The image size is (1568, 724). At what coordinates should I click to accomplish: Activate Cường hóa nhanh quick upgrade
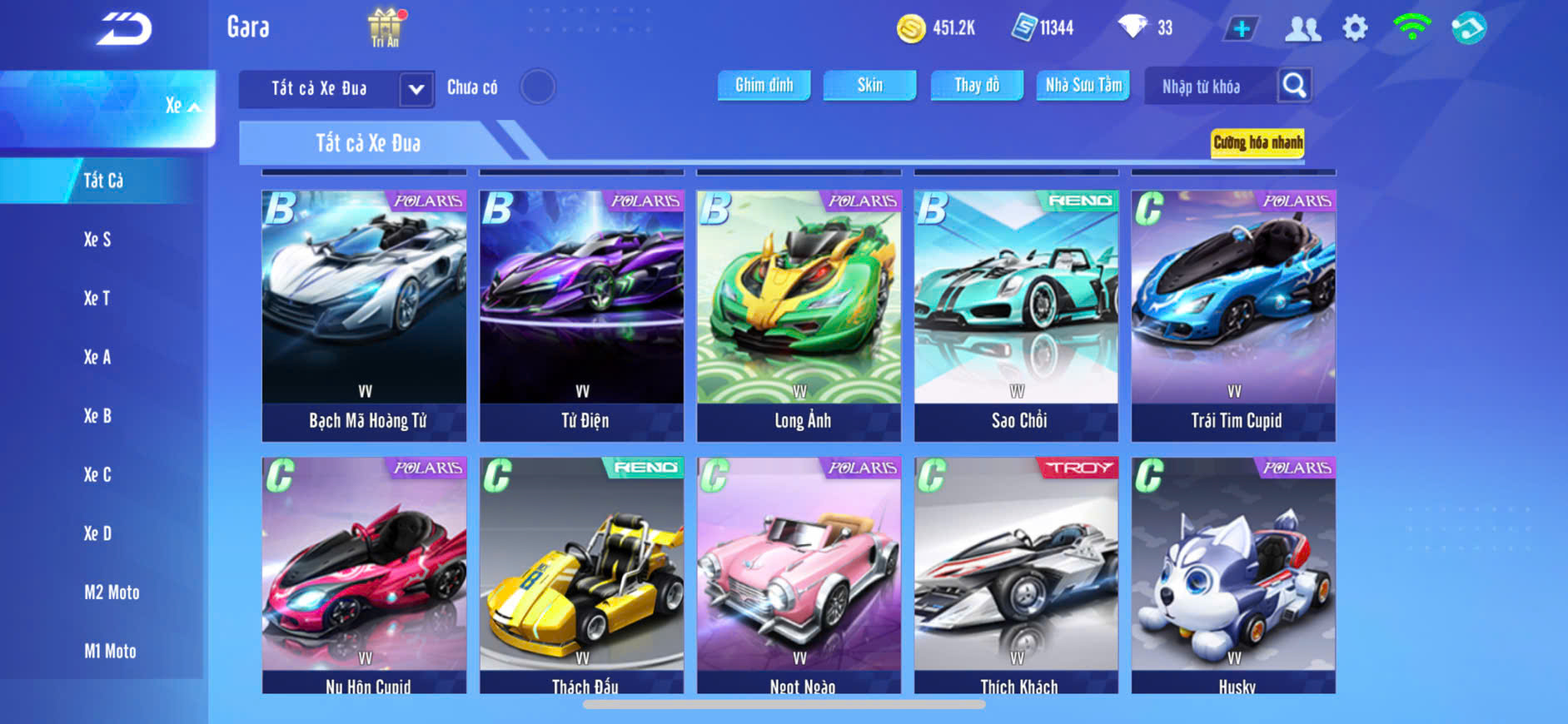point(1257,143)
